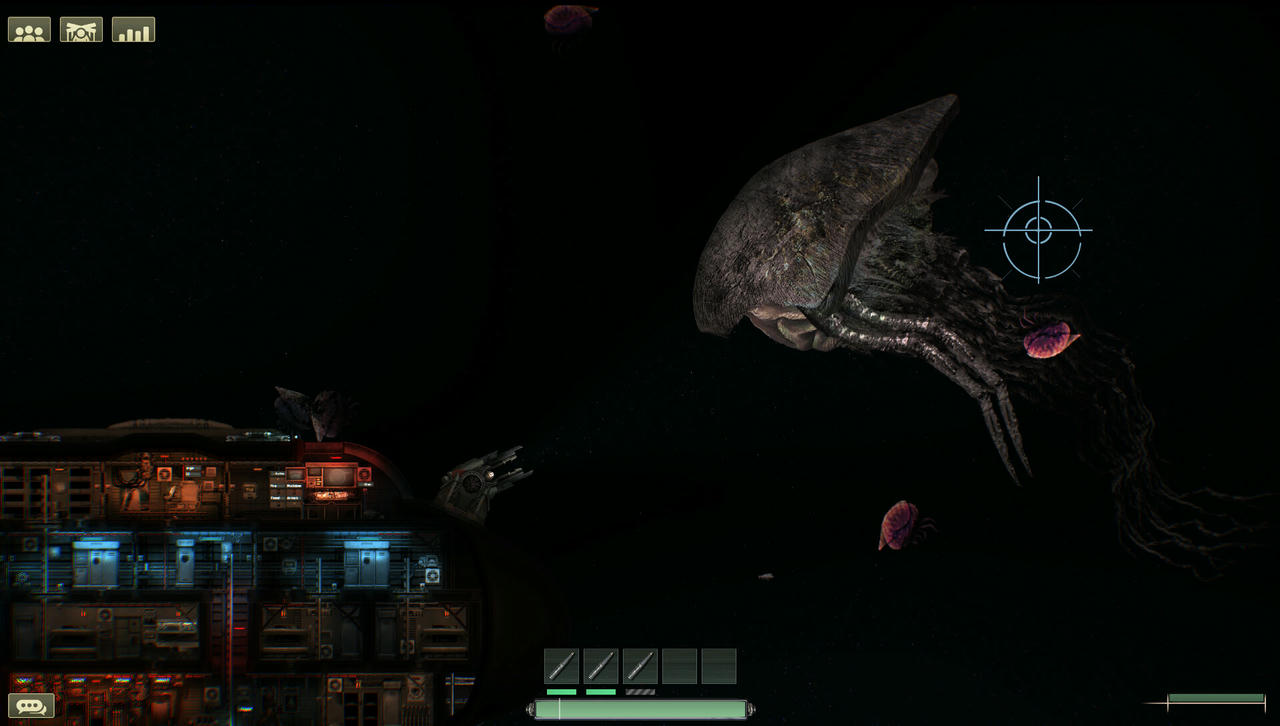View the reputation stats bar-chart icon
Image resolution: width=1280 pixels, height=726 pixels.
pos(134,29)
